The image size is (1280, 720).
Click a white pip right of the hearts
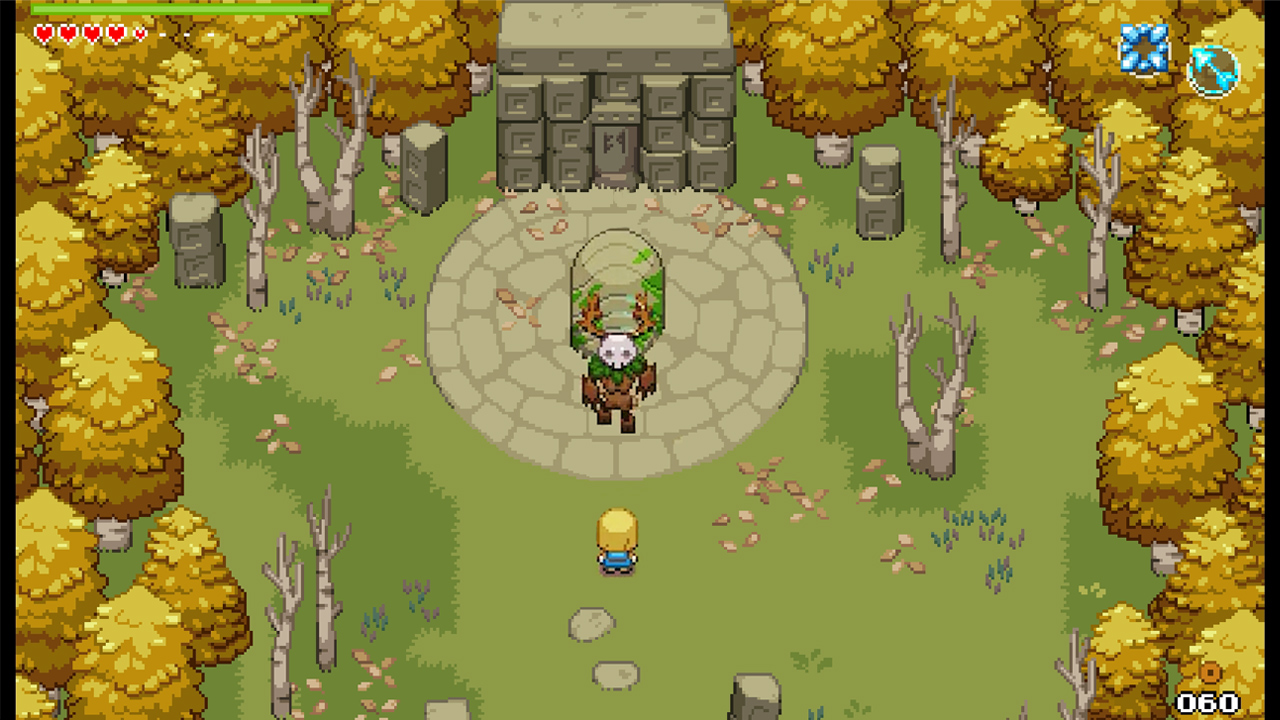coord(163,35)
